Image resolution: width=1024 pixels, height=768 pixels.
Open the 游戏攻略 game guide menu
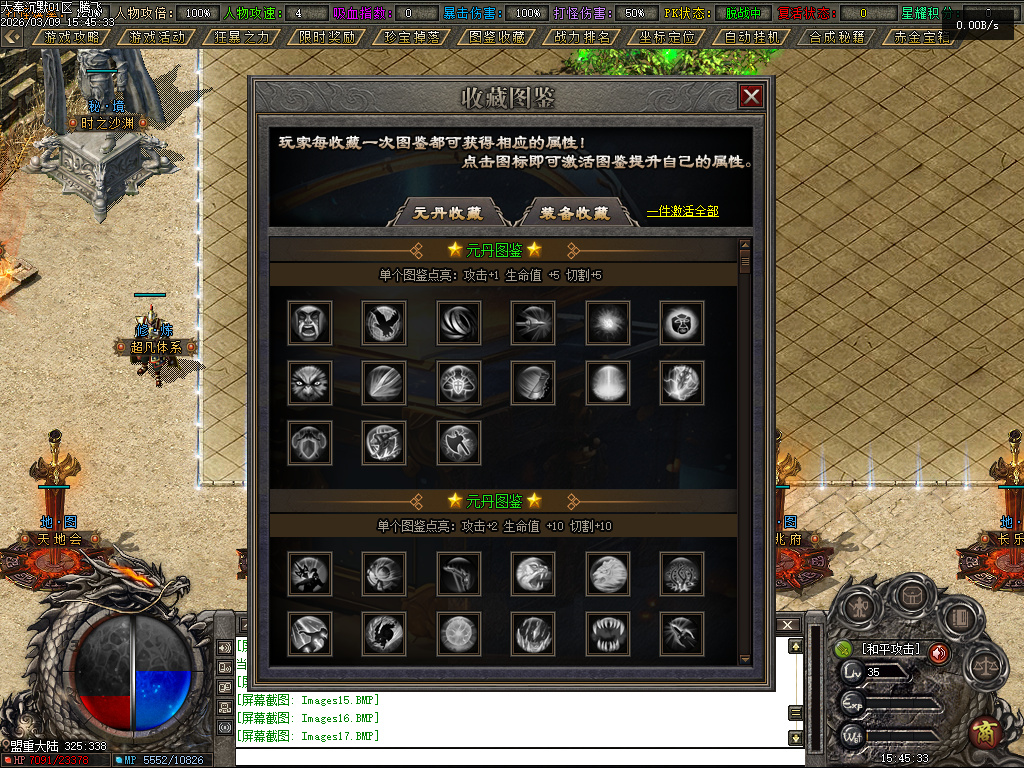[72, 37]
